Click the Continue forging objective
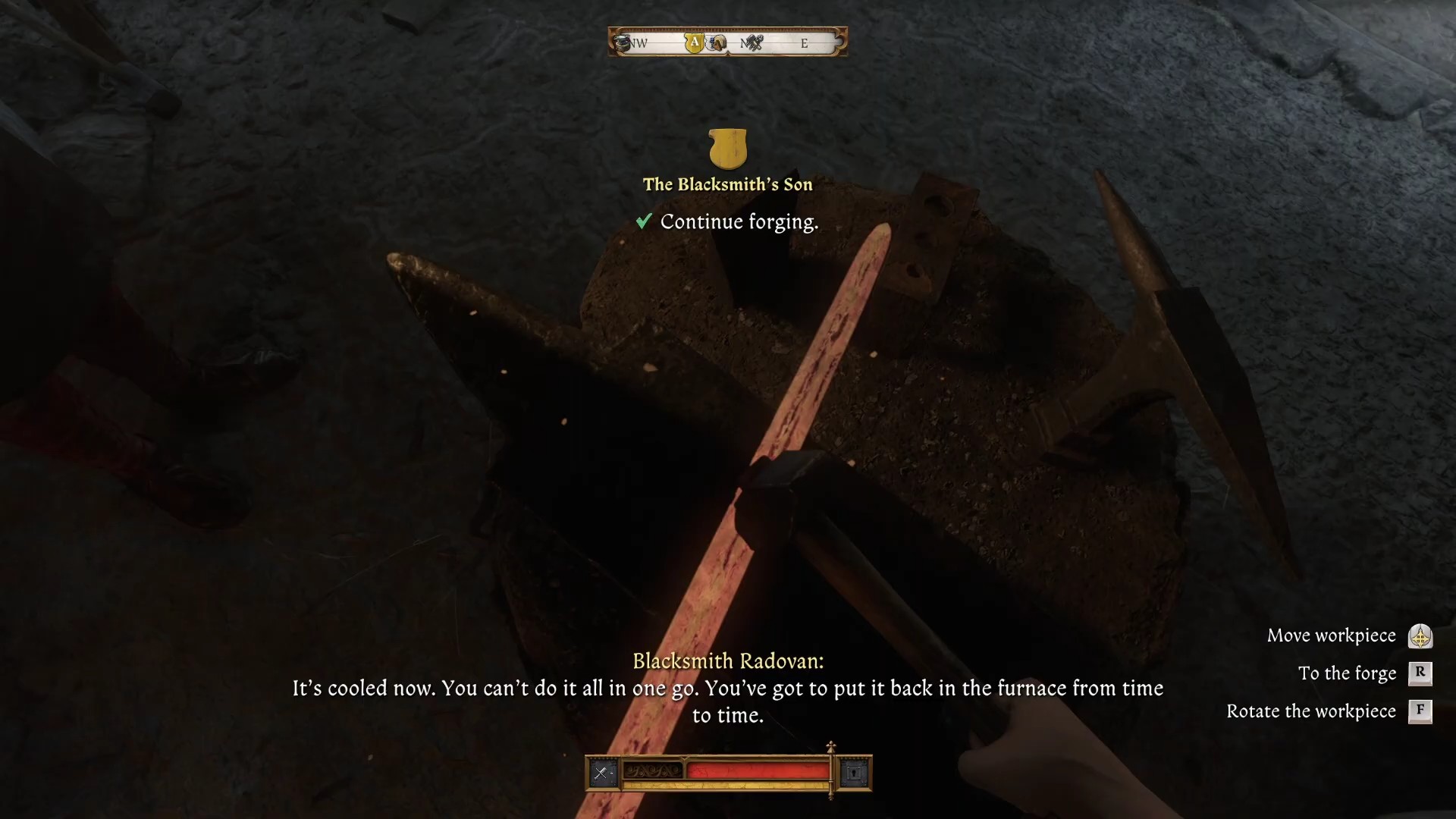 739,222
